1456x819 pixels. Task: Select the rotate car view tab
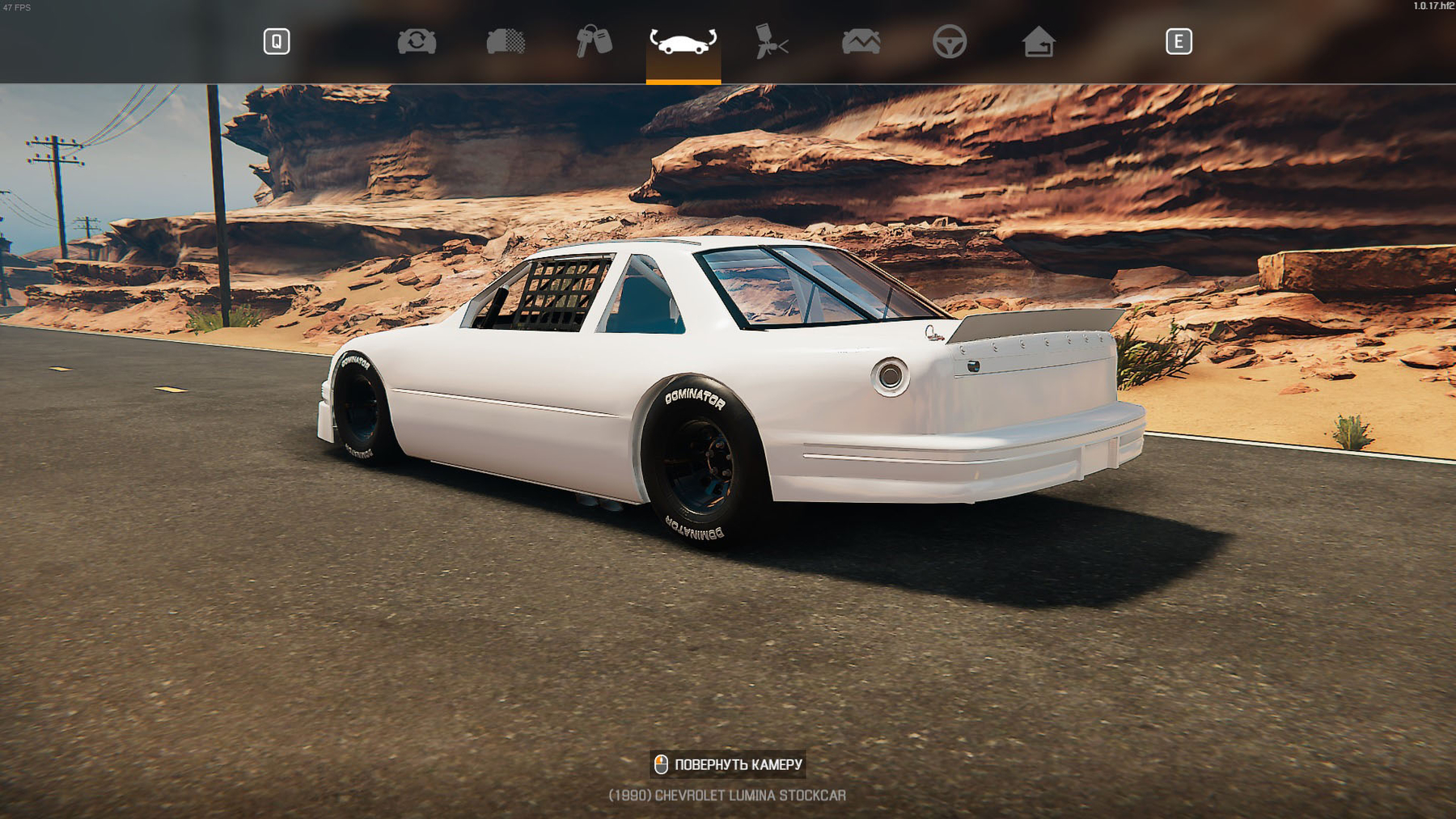click(x=683, y=41)
